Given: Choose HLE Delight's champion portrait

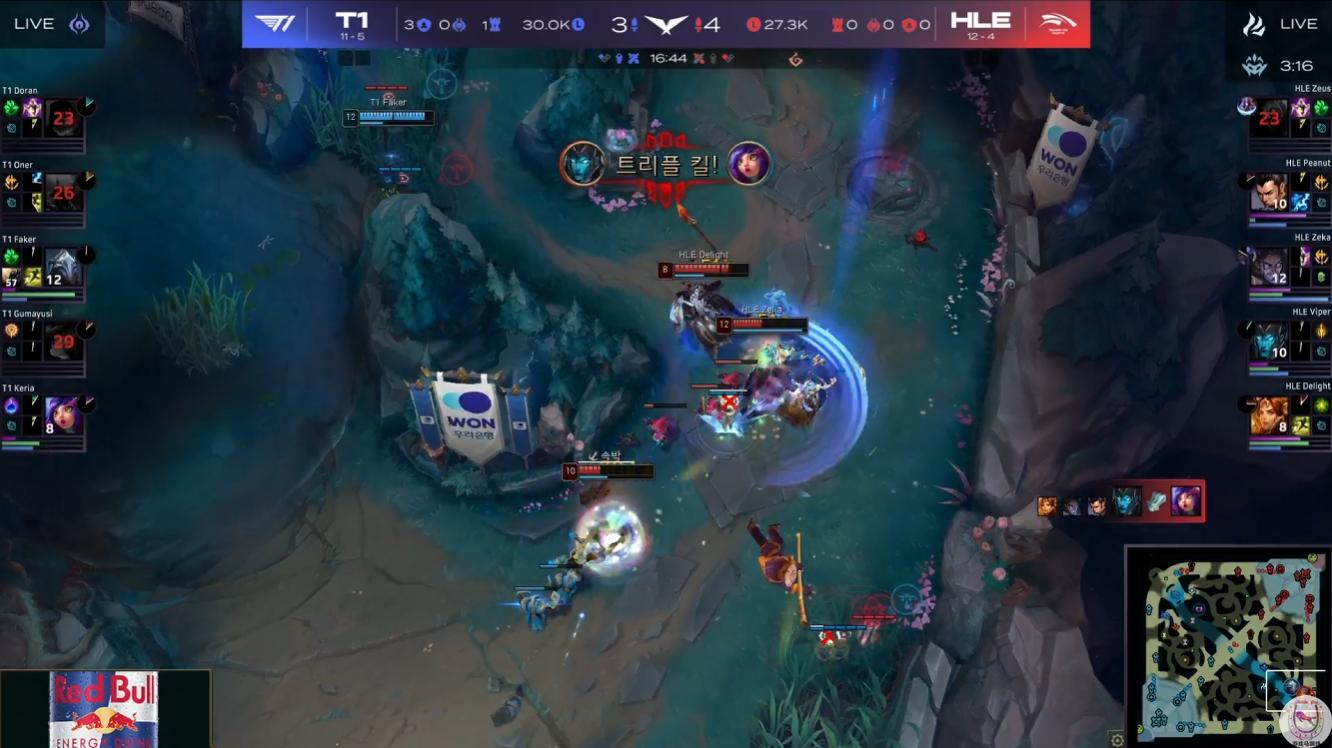Looking at the screenshot, I should (x=1270, y=415).
